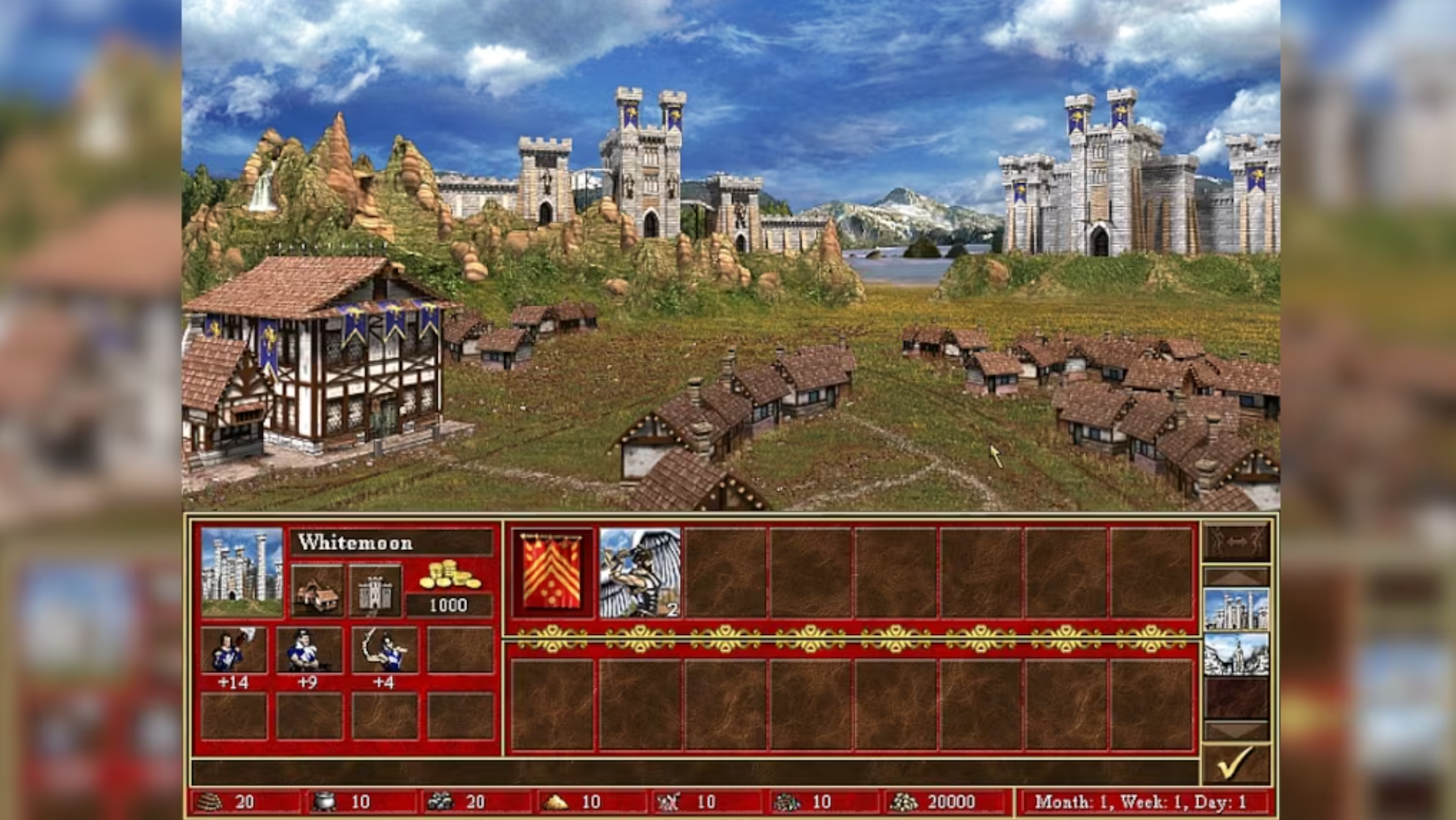Image resolution: width=1456 pixels, height=820 pixels.
Task: Click the +4 creature growth portrait
Action: [x=385, y=652]
